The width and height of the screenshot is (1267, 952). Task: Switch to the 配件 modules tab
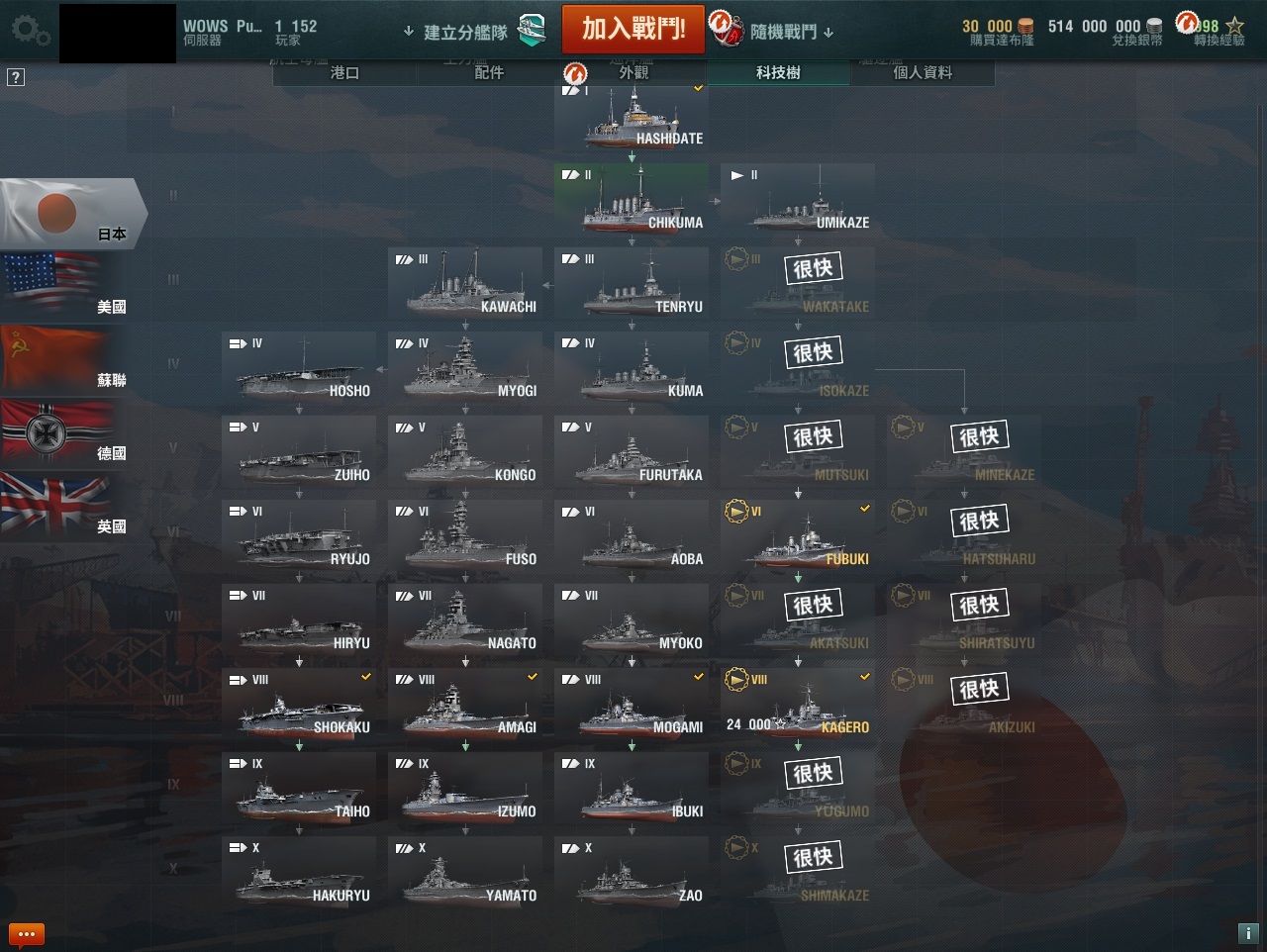point(489,72)
